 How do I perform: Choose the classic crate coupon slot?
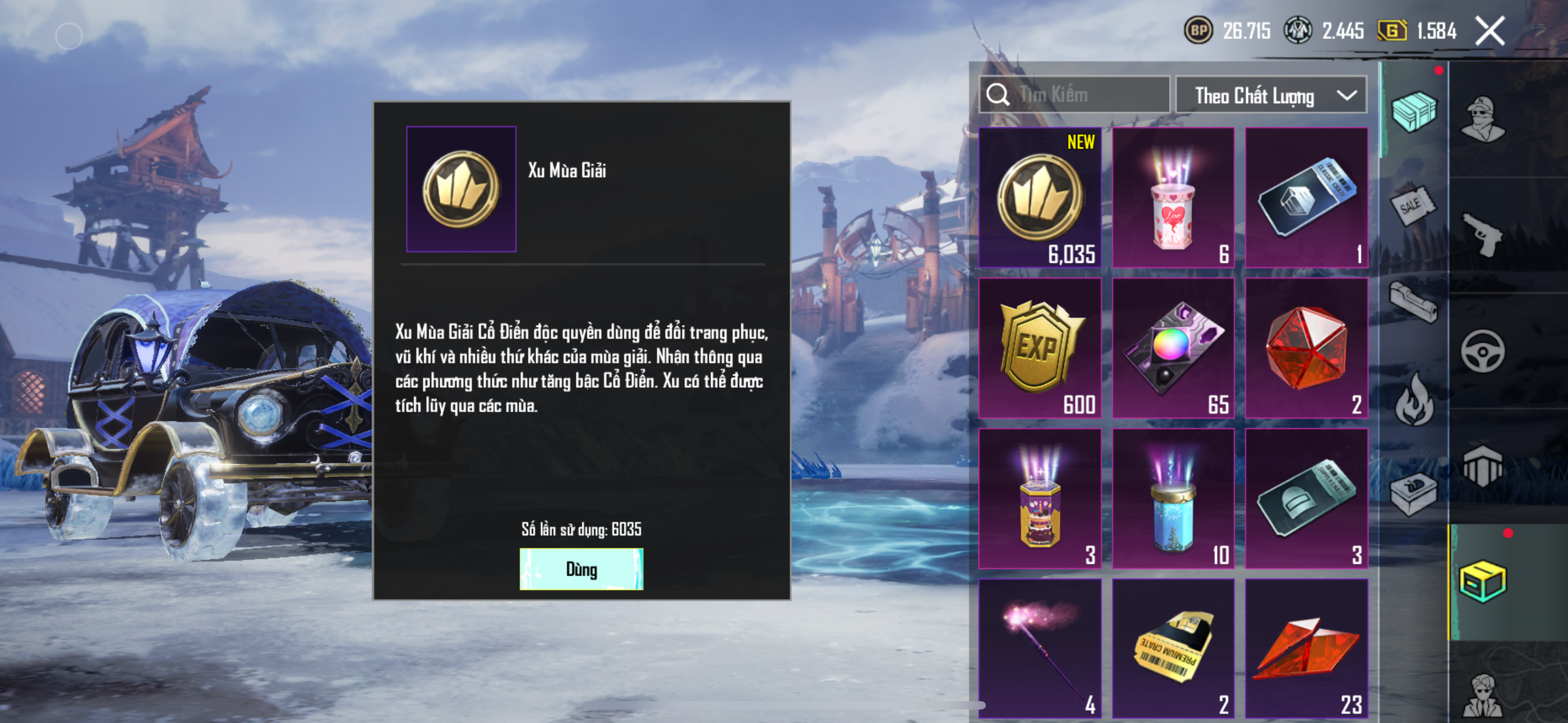click(1306, 198)
